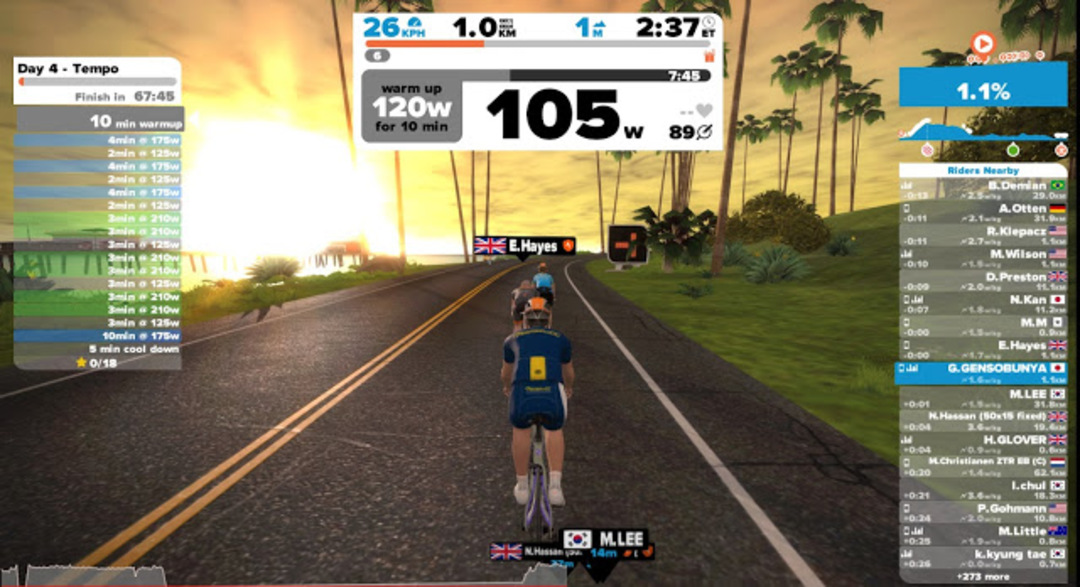
Task: Click P.Gohmann's rider row
Action: (x=983, y=513)
